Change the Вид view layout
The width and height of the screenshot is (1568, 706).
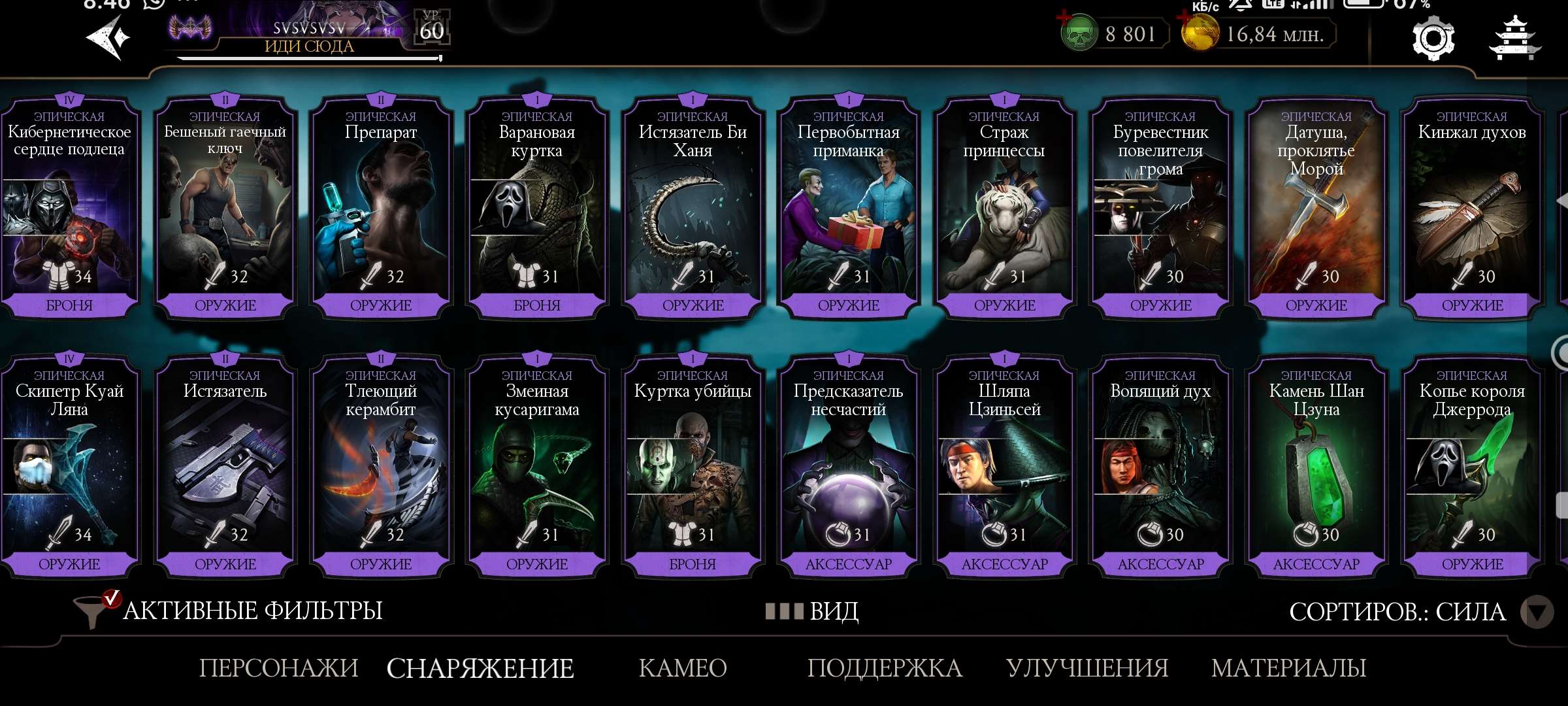(x=813, y=611)
